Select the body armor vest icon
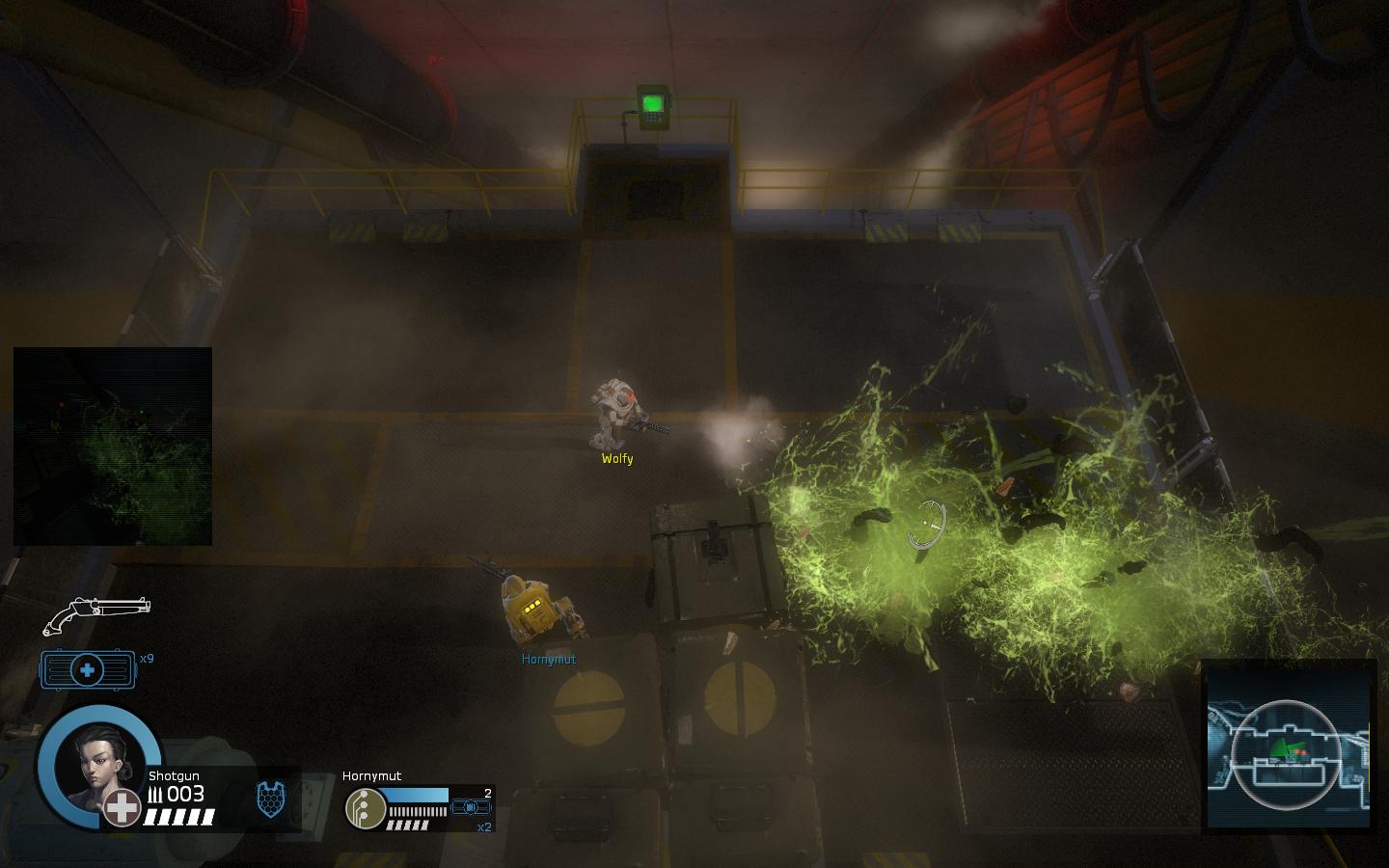The width and height of the screenshot is (1389, 868). click(x=271, y=800)
